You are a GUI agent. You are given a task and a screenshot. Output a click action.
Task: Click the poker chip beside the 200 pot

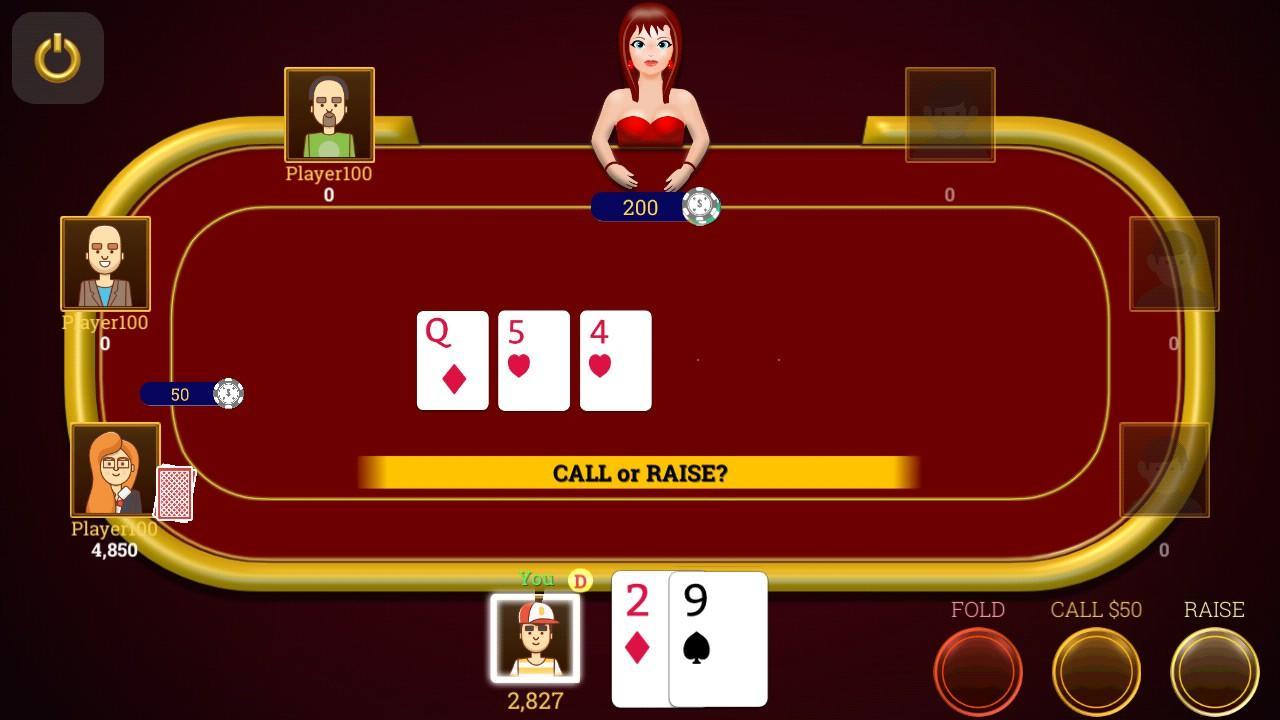point(703,207)
